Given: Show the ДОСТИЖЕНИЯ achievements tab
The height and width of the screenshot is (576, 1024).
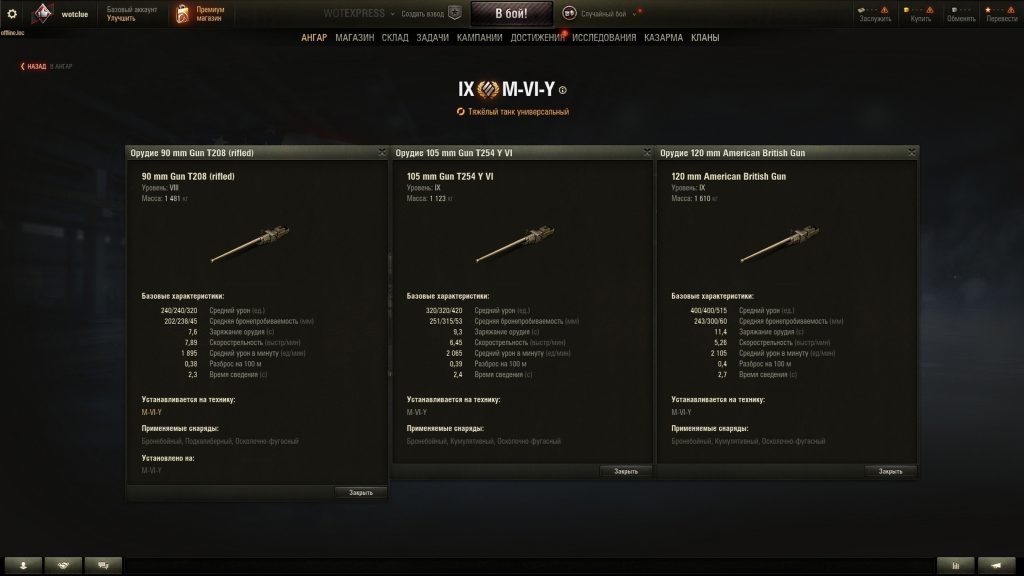Looking at the screenshot, I should pyautogui.click(x=538, y=38).
